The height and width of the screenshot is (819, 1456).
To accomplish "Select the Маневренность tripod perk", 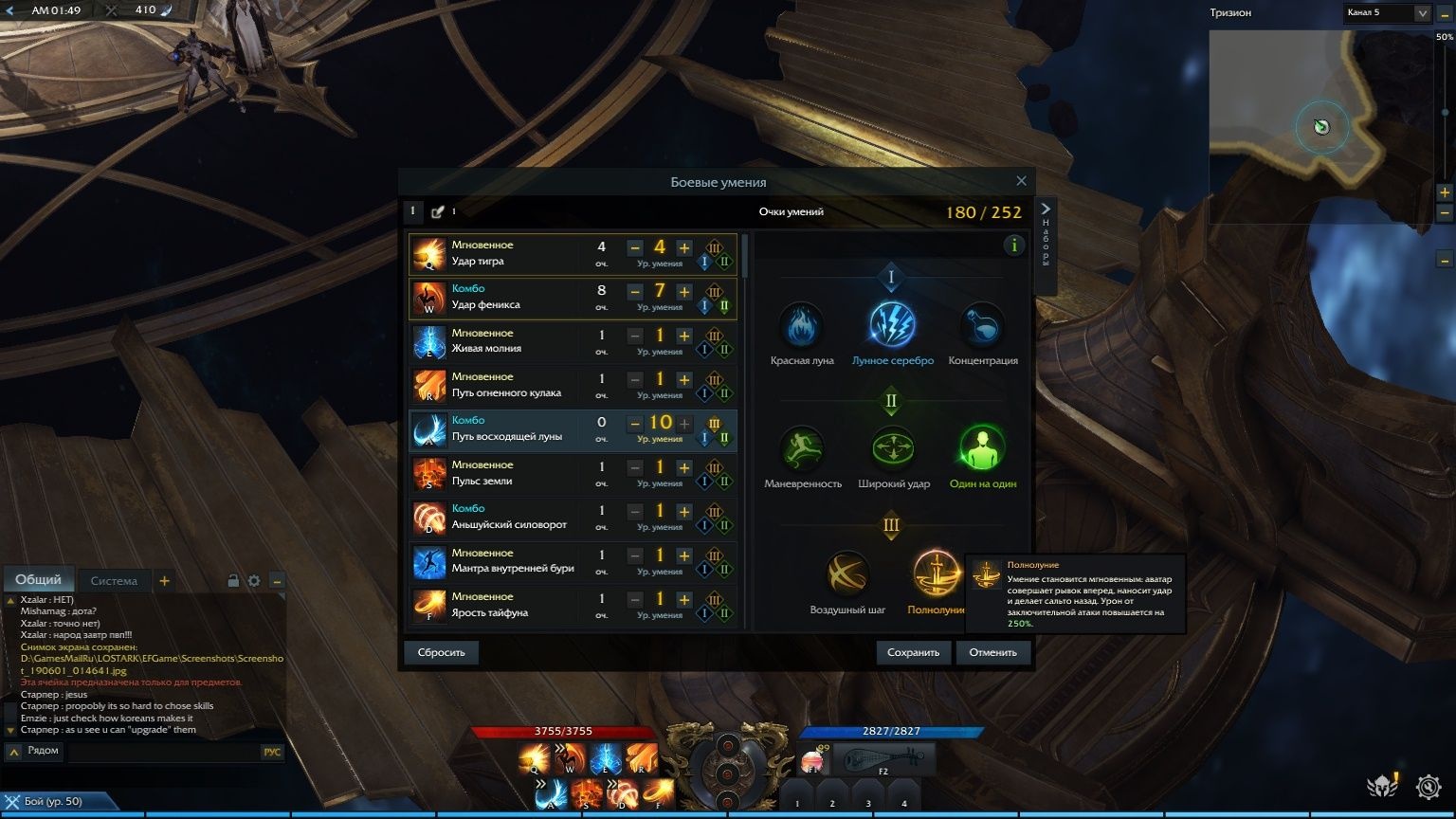I will [802, 448].
